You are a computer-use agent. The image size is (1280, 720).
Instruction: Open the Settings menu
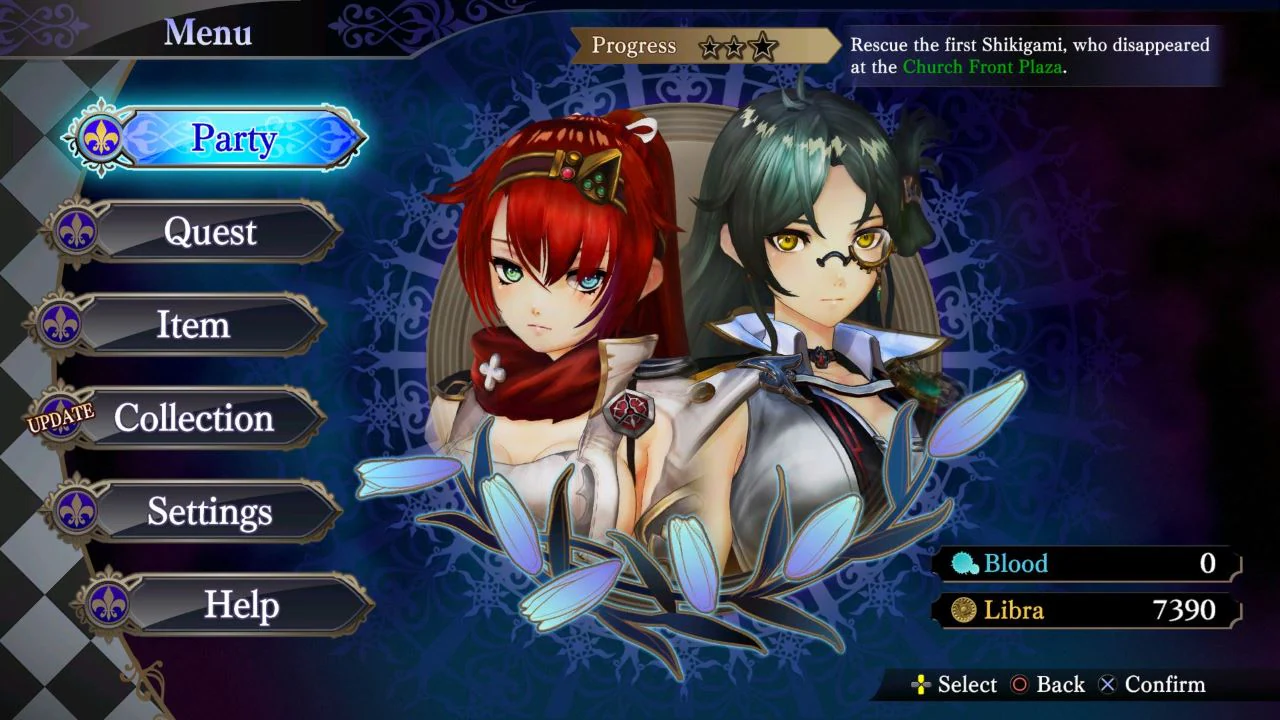[x=210, y=512]
